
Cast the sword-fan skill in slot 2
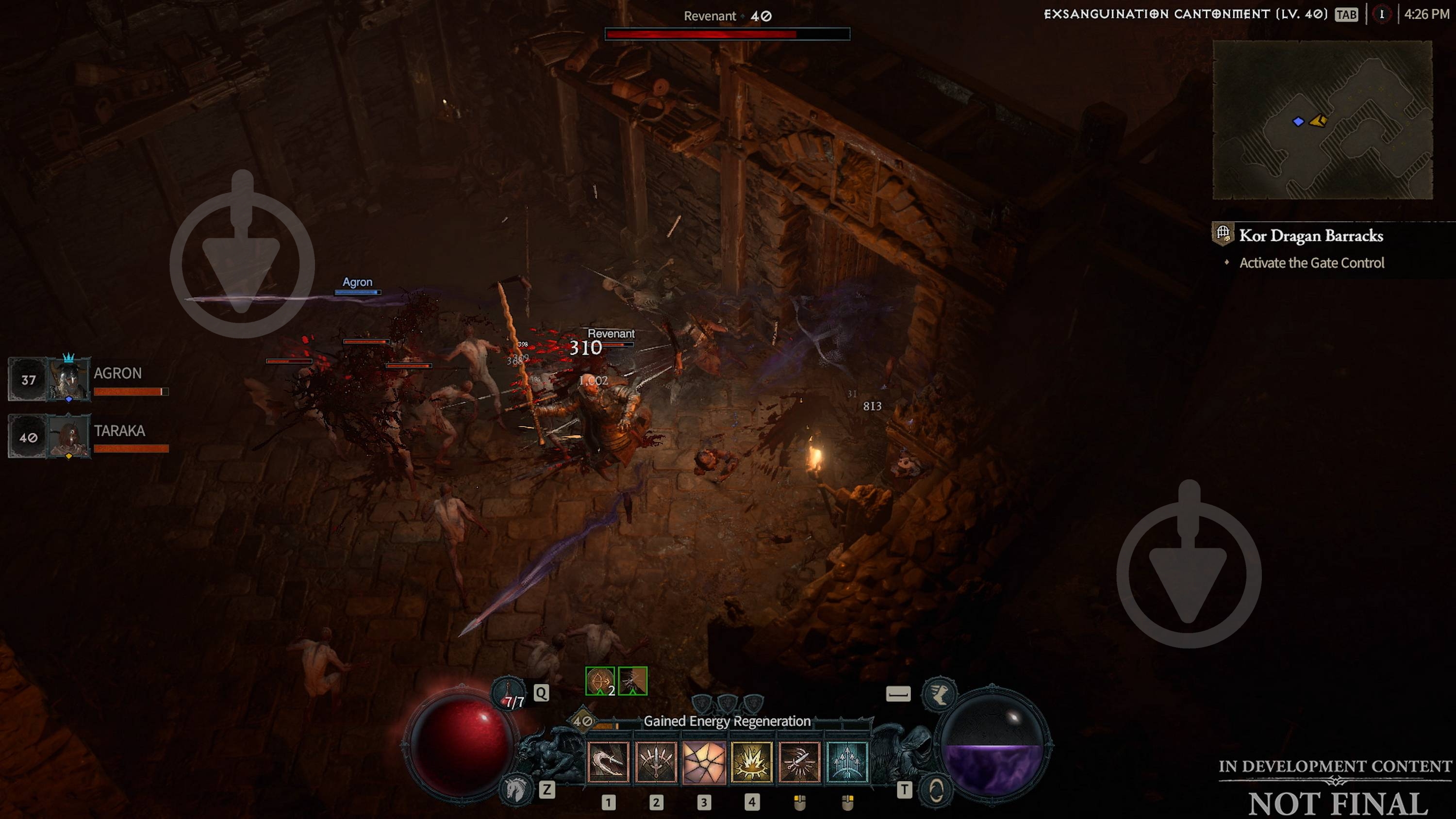point(656,763)
